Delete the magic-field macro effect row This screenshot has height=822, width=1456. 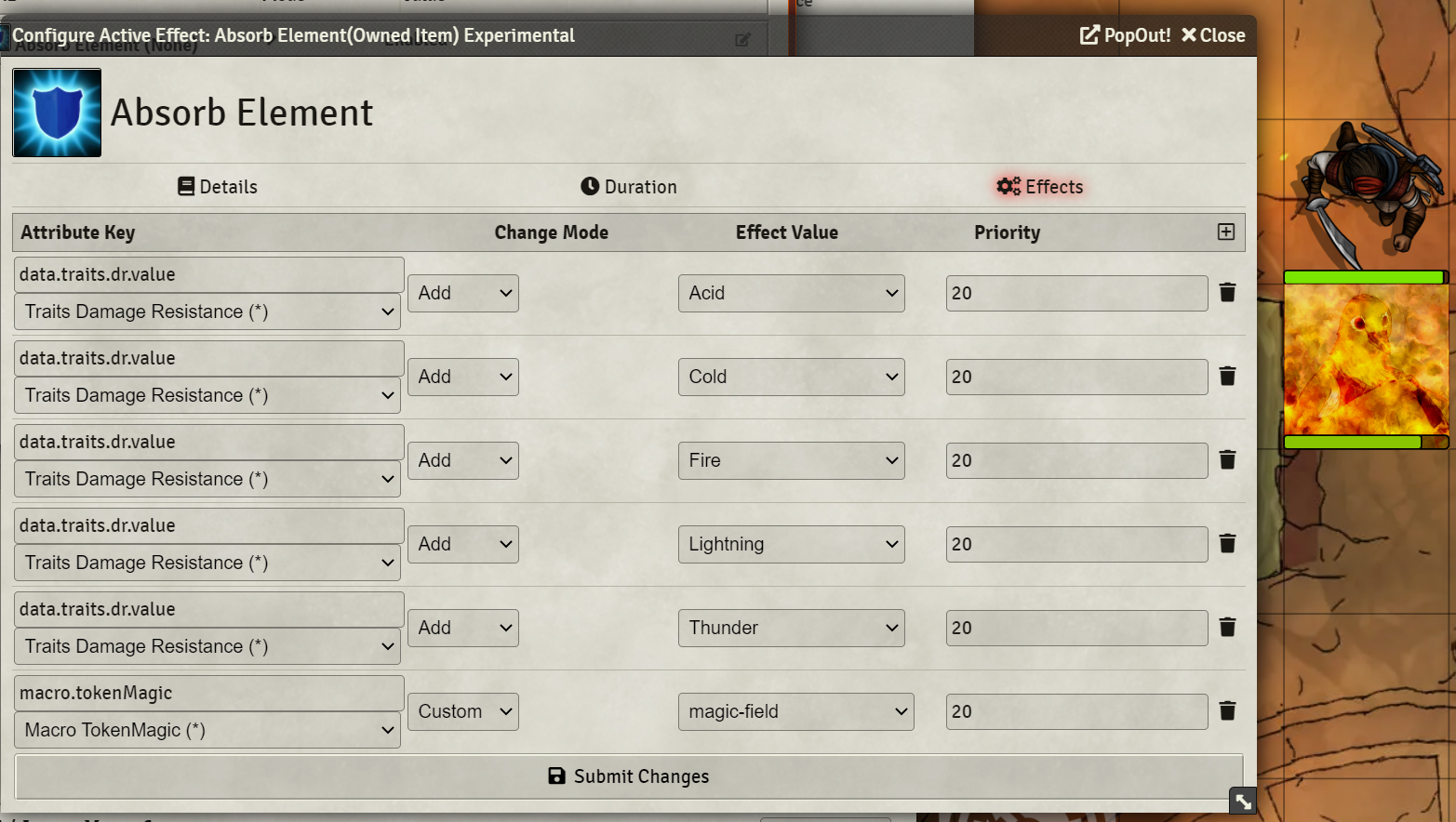pyautogui.click(x=1227, y=710)
